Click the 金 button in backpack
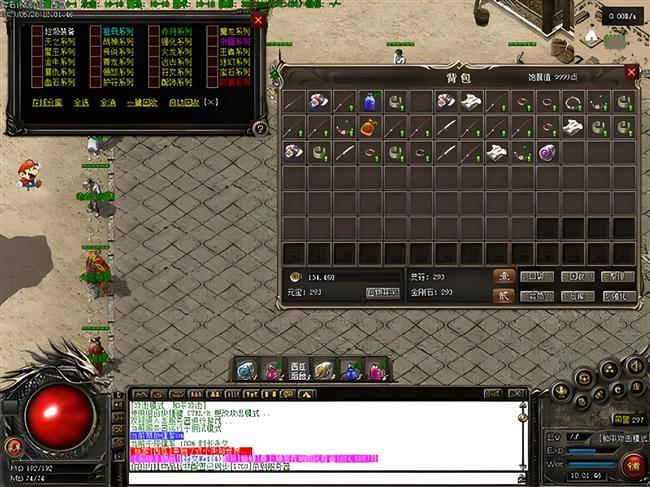 tap(503, 276)
